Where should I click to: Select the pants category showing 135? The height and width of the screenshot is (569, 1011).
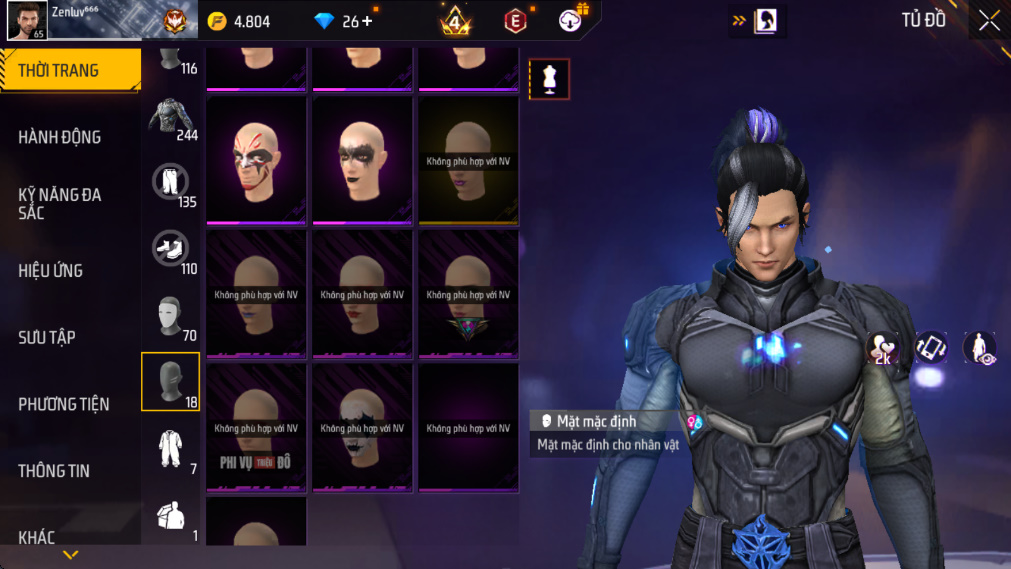coord(170,183)
